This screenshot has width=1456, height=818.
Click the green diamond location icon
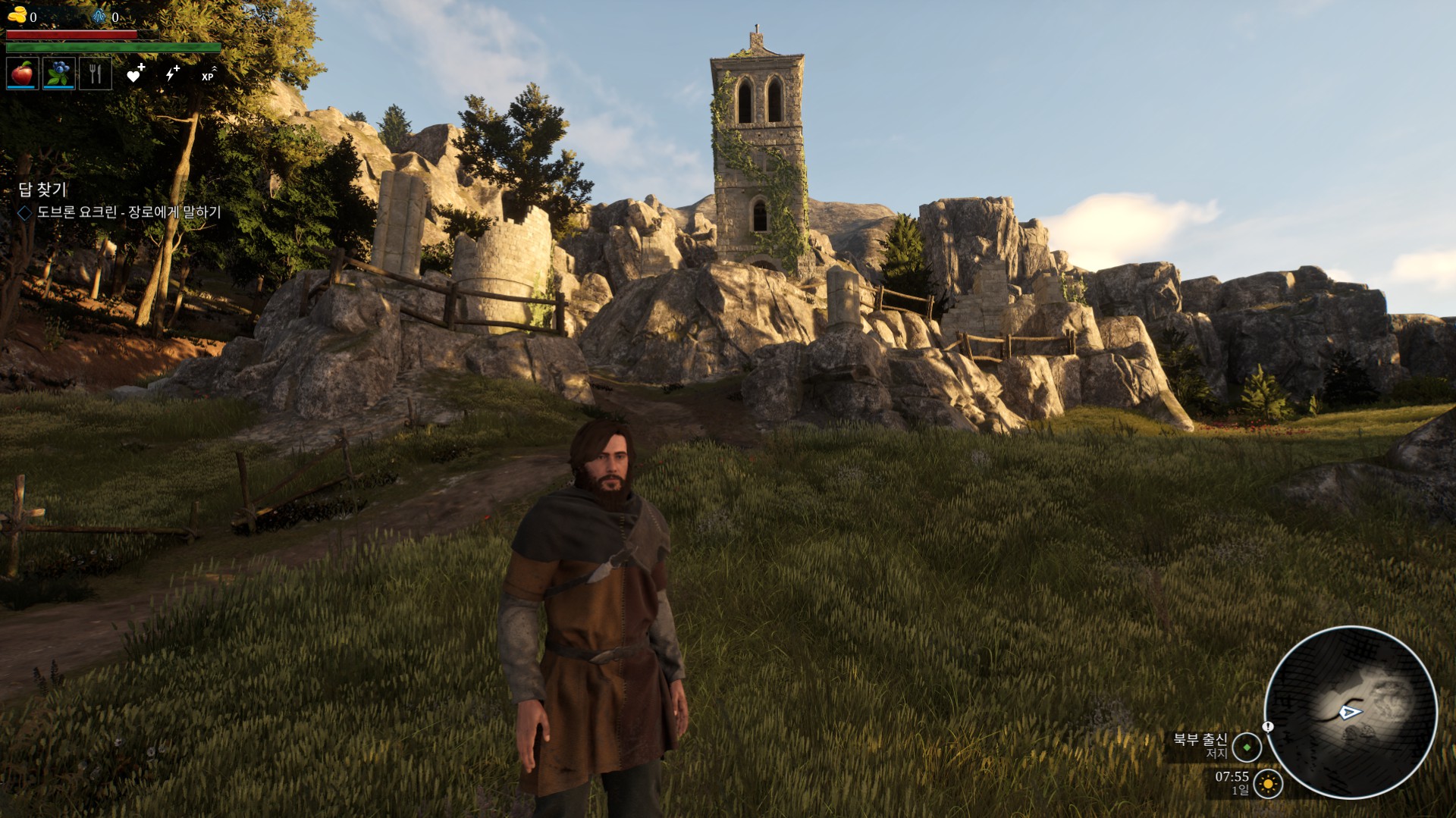[1247, 747]
